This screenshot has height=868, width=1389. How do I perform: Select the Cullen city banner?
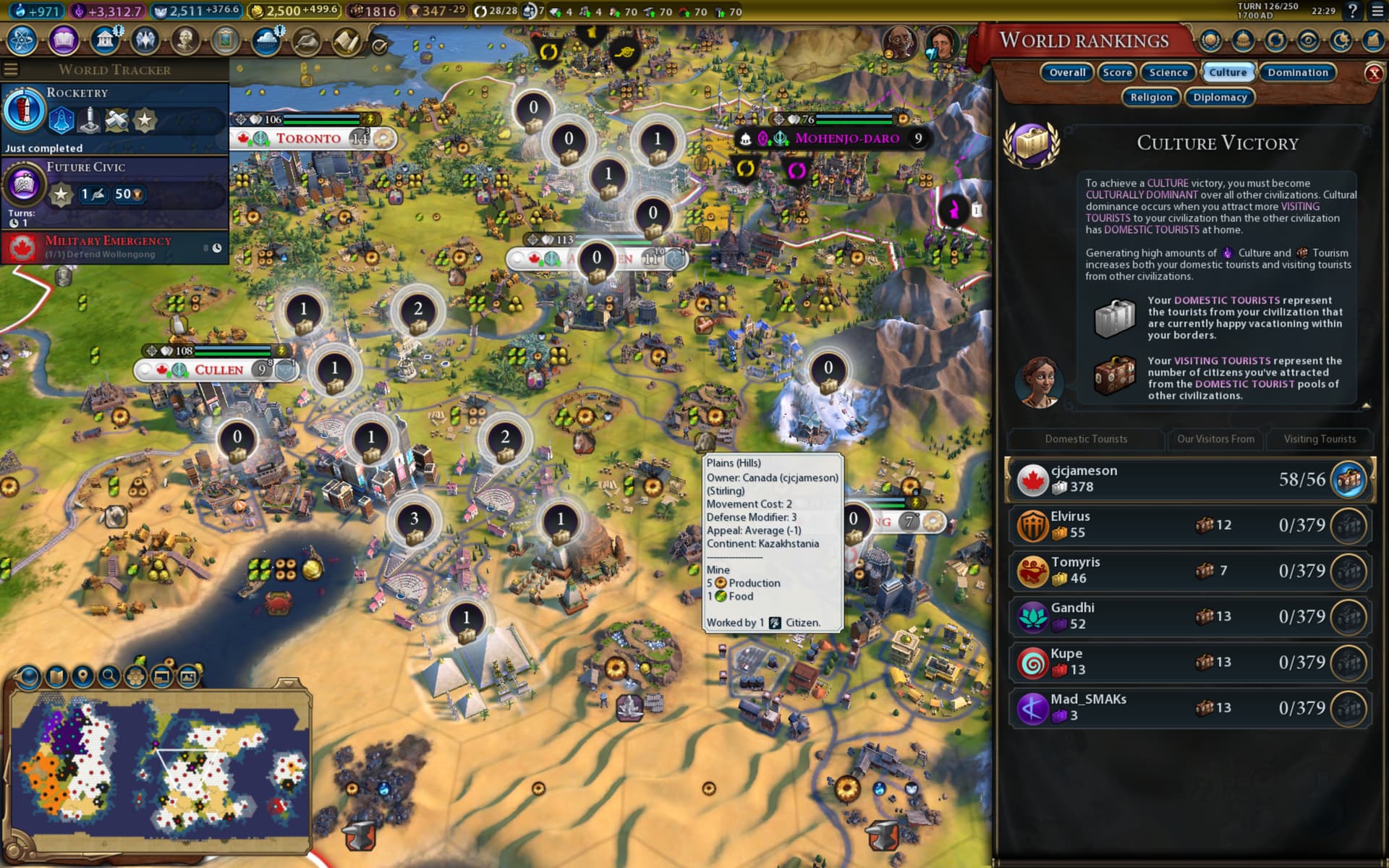[218, 370]
